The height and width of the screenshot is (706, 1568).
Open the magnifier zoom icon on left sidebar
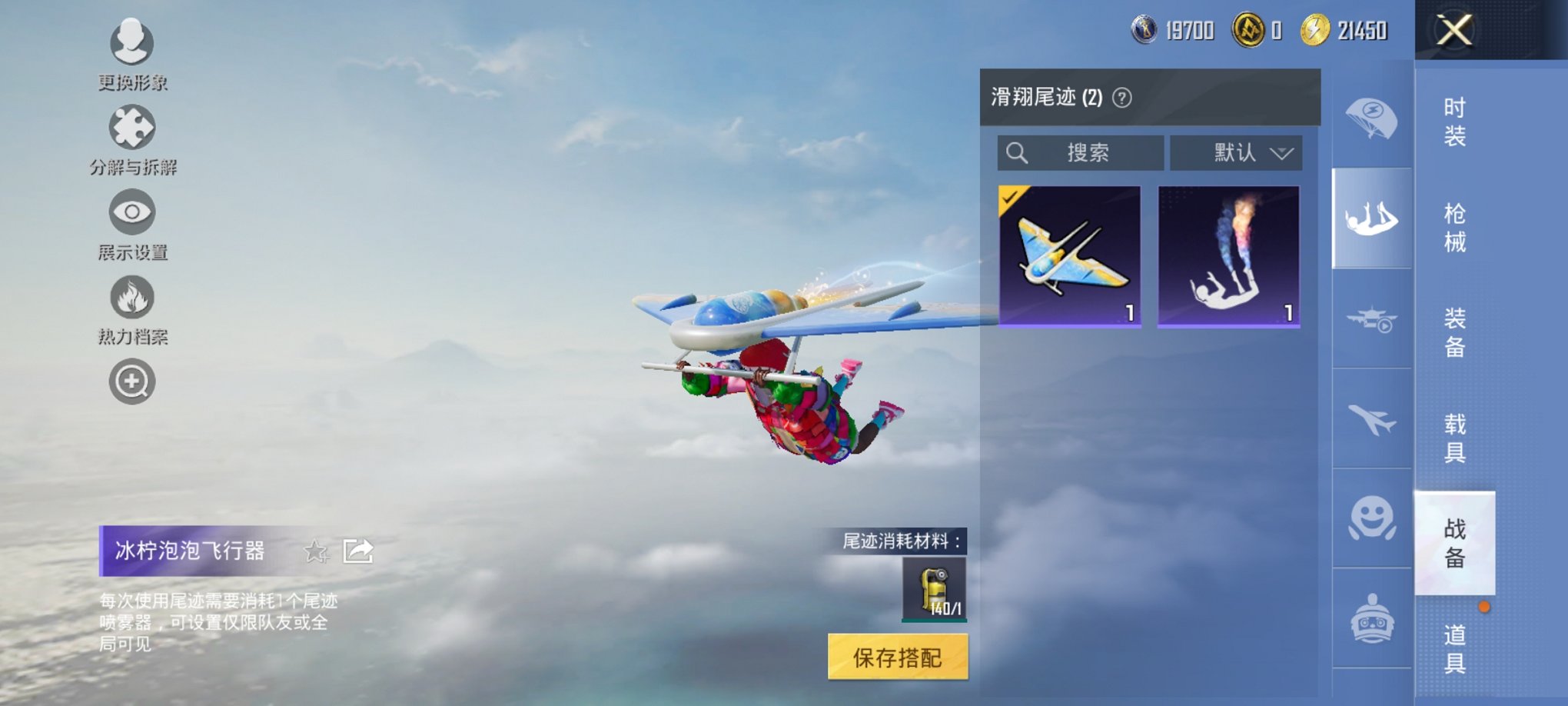pyautogui.click(x=131, y=381)
